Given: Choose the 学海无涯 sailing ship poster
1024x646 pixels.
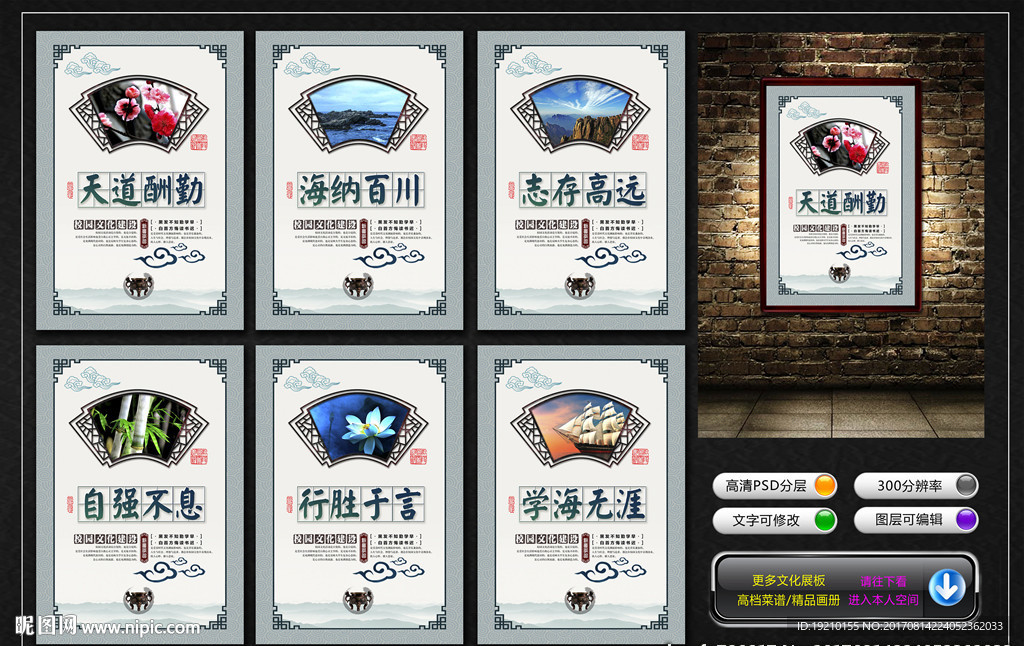Looking at the screenshot, I should (x=581, y=494).
